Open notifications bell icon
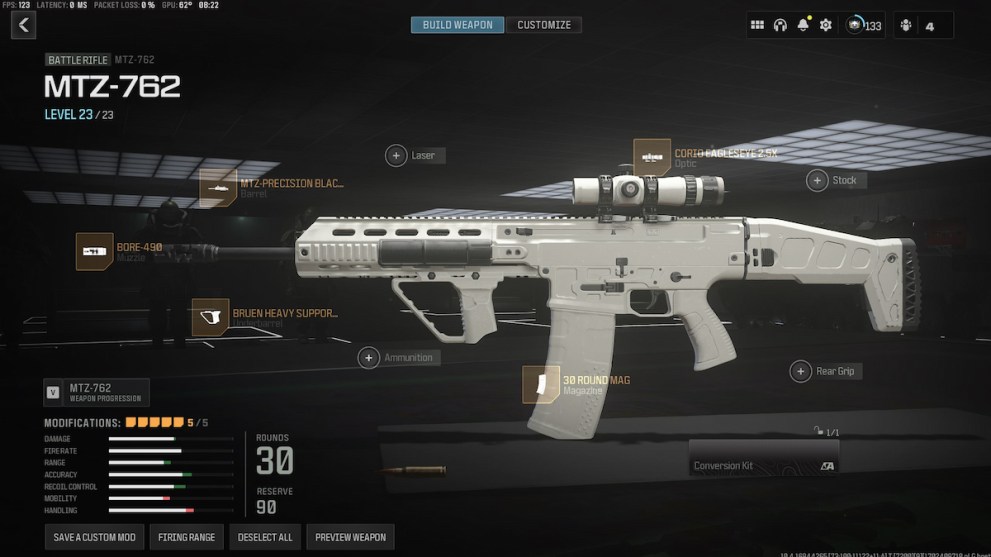The image size is (991, 557). click(803, 25)
